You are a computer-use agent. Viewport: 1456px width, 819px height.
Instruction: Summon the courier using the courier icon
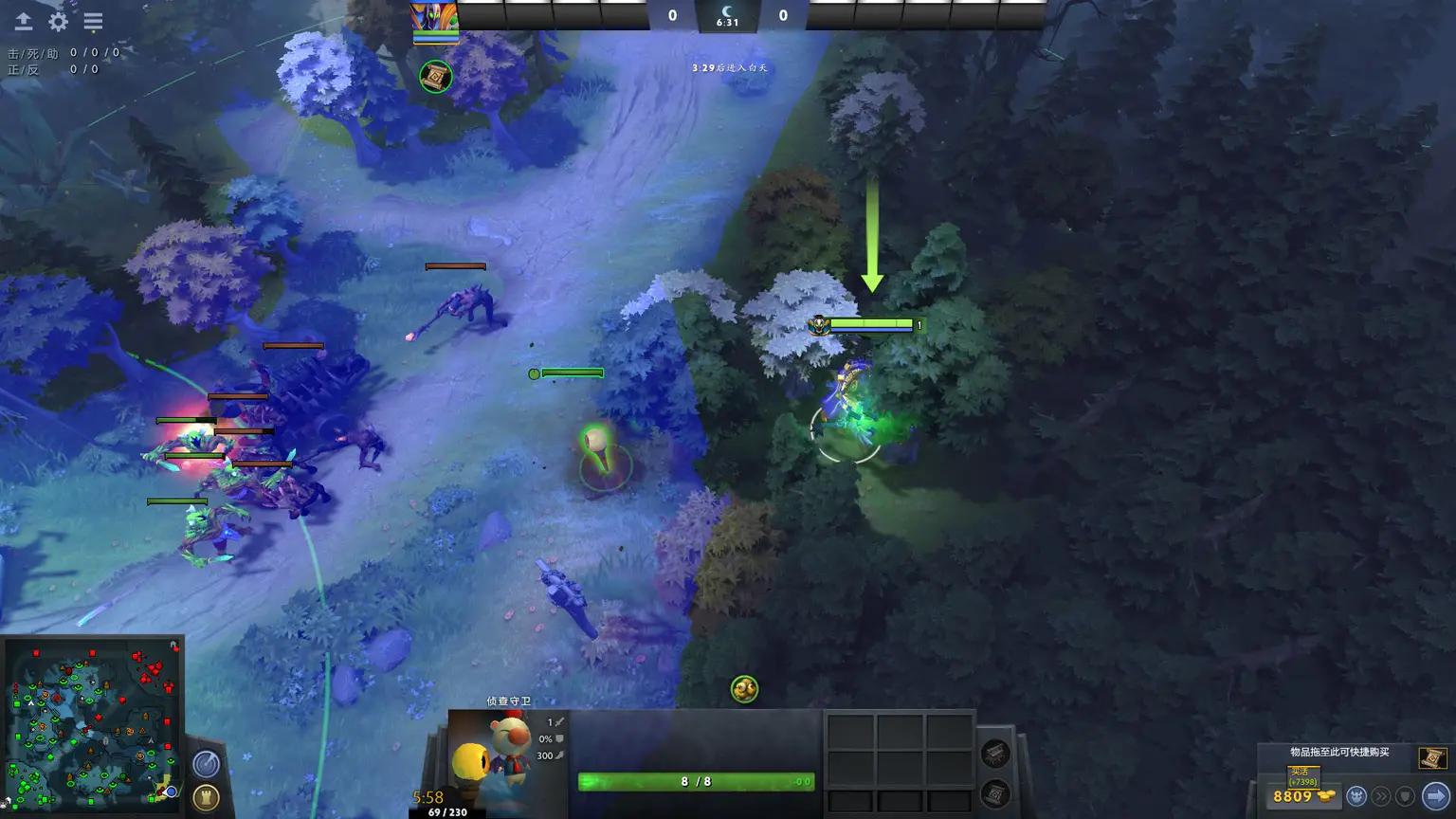(x=1358, y=795)
